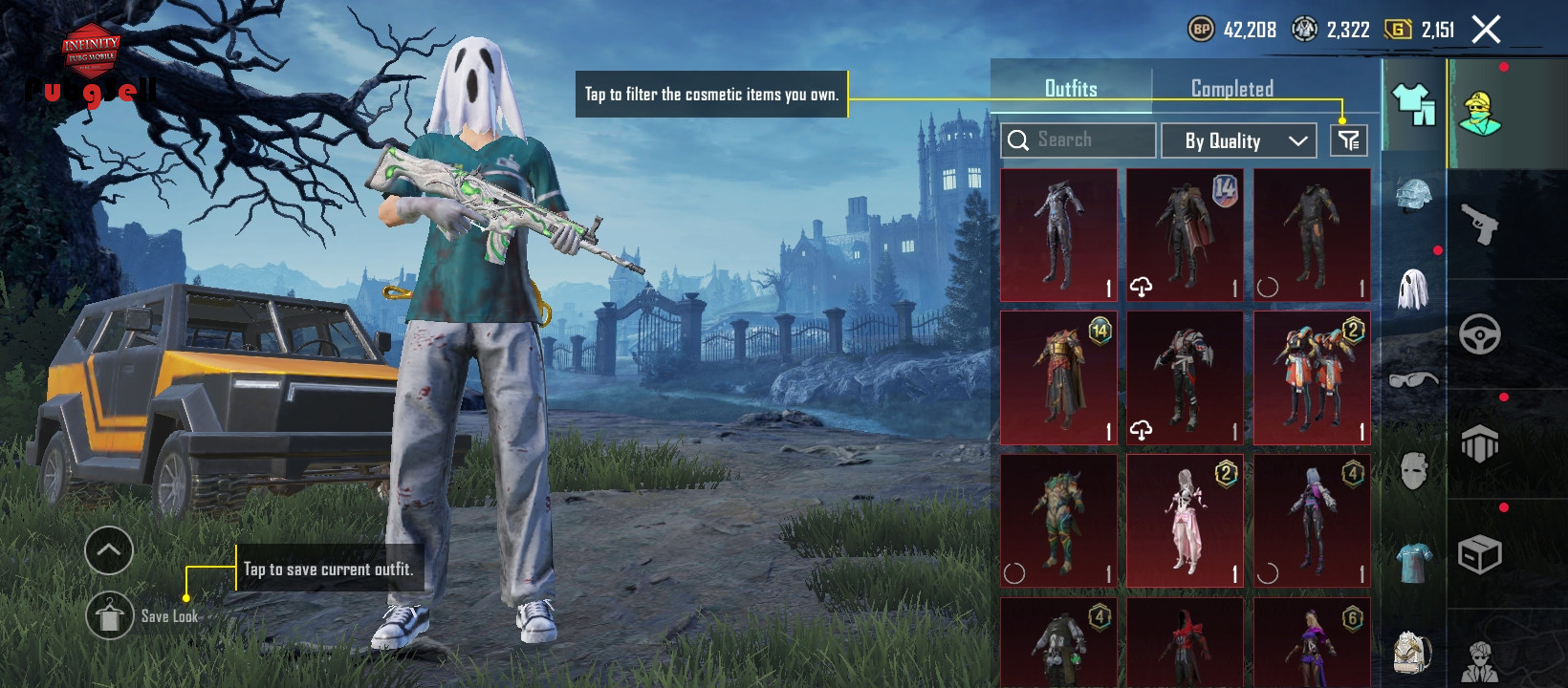Select the ghost headwear slot
The width and height of the screenshot is (1568, 688).
coord(1413,288)
